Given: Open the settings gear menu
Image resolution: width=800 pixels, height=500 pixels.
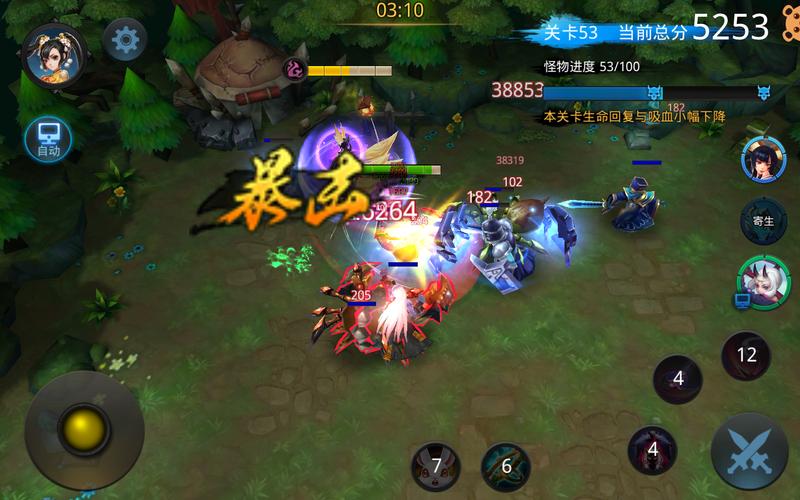Looking at the screenshot, I should [125, 40].
